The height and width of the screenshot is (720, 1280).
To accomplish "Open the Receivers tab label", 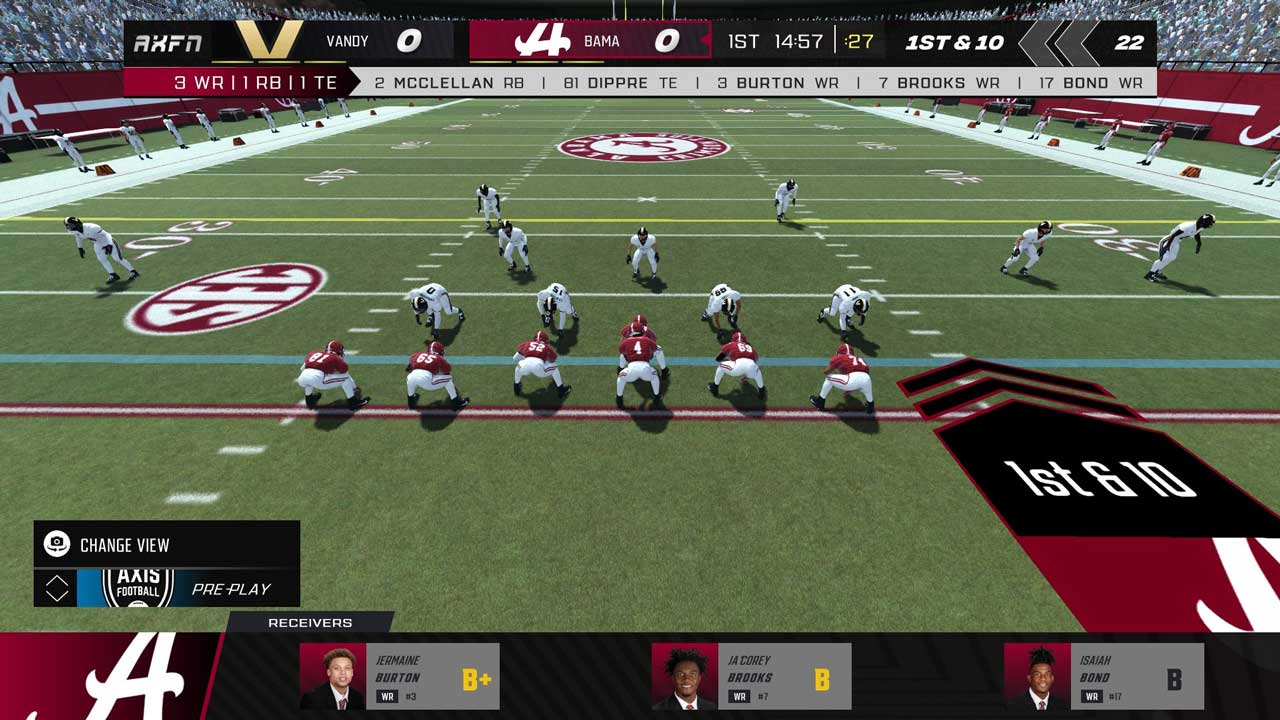I will click(x=310, y=622).
